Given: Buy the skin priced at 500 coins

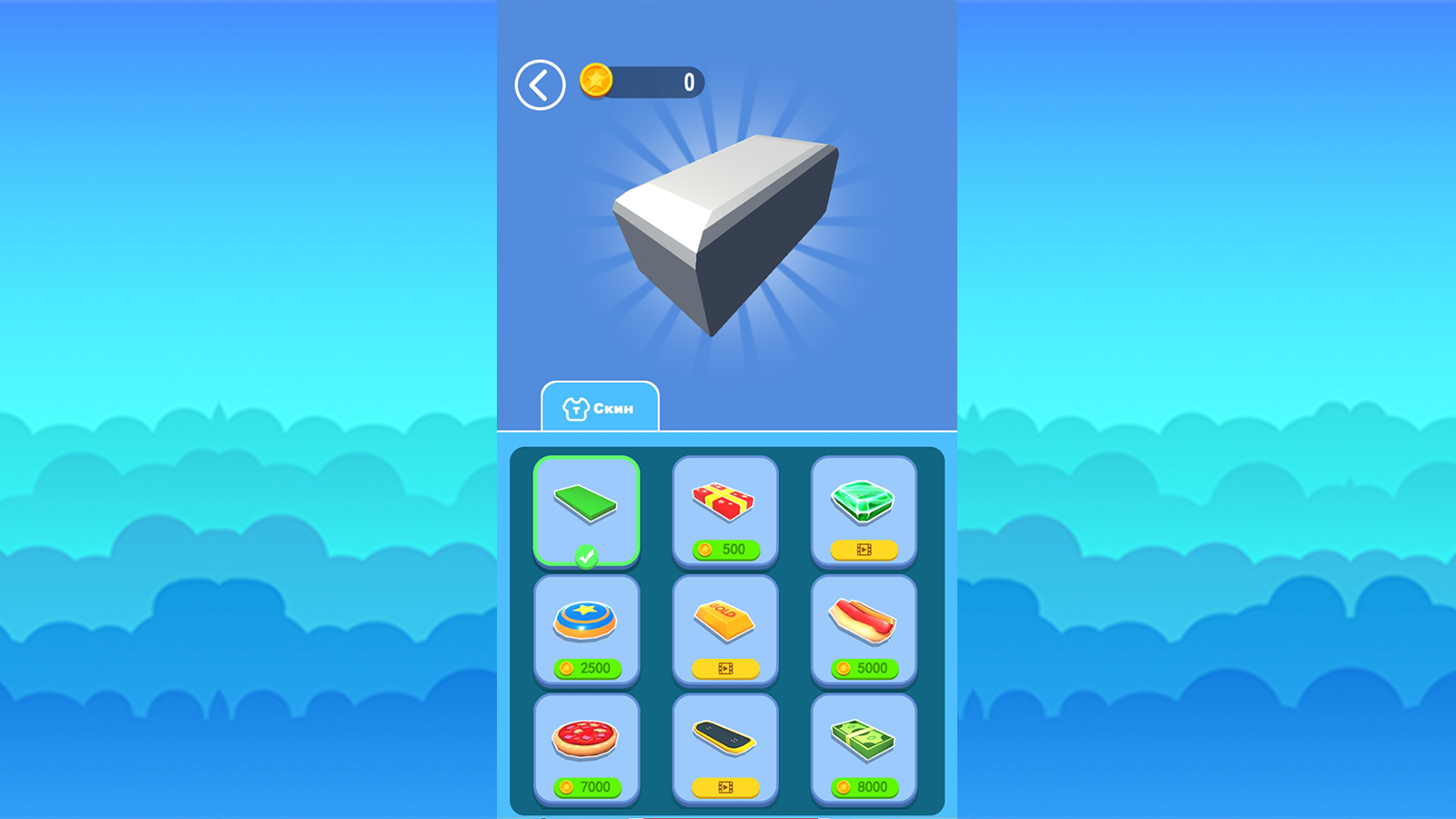Looking at the screenshot, I should click(x=725, y=550).
